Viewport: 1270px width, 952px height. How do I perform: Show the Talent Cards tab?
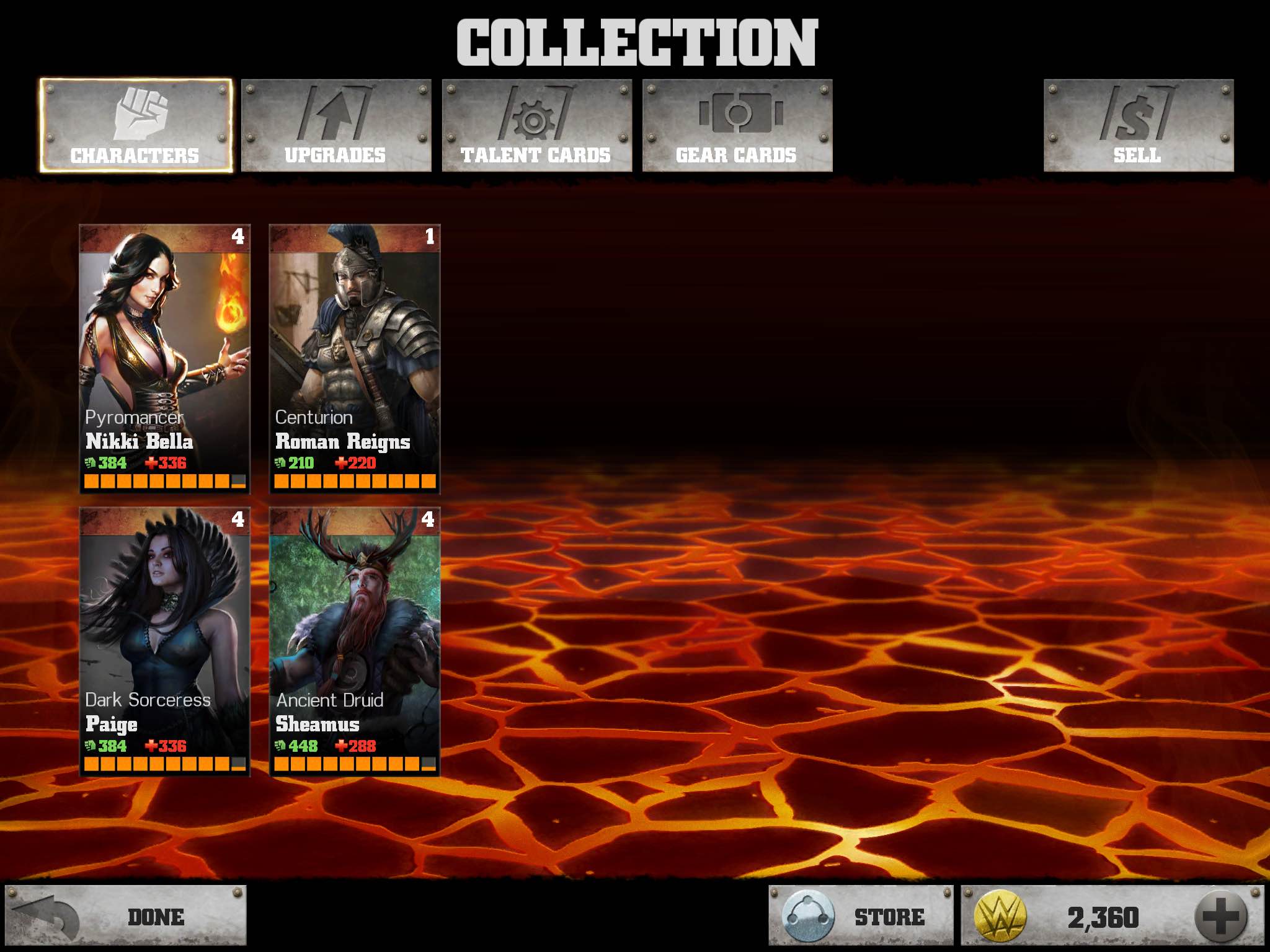536,126
